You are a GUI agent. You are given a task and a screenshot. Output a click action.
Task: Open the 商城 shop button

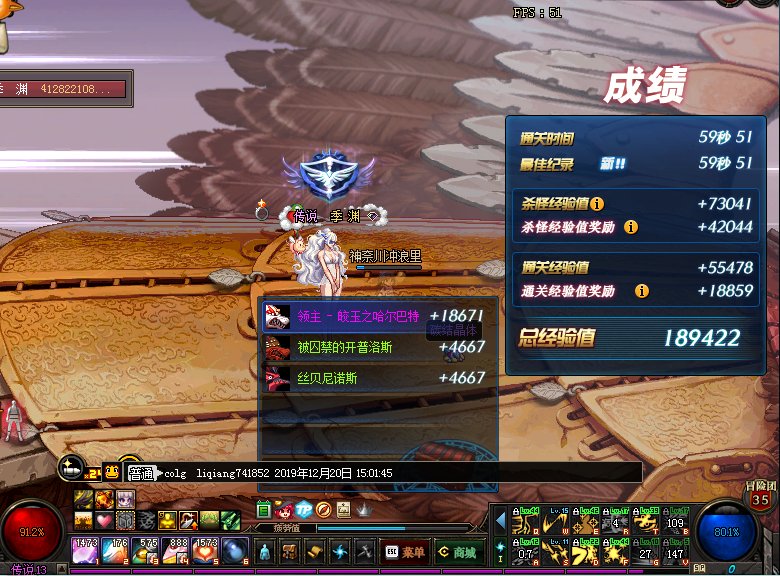pyautogui.click(x=456, y=551)
